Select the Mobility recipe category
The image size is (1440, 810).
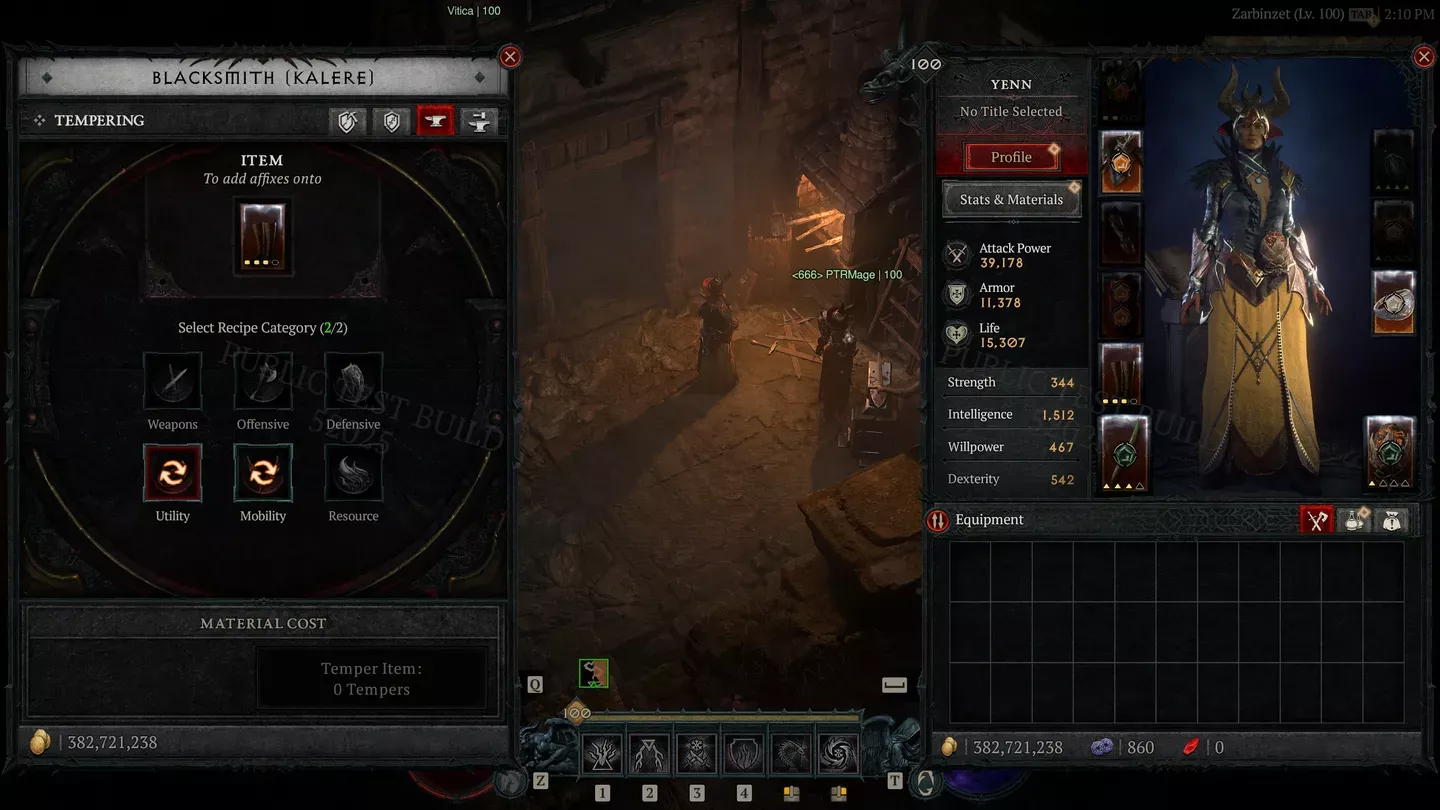point(263,473)
